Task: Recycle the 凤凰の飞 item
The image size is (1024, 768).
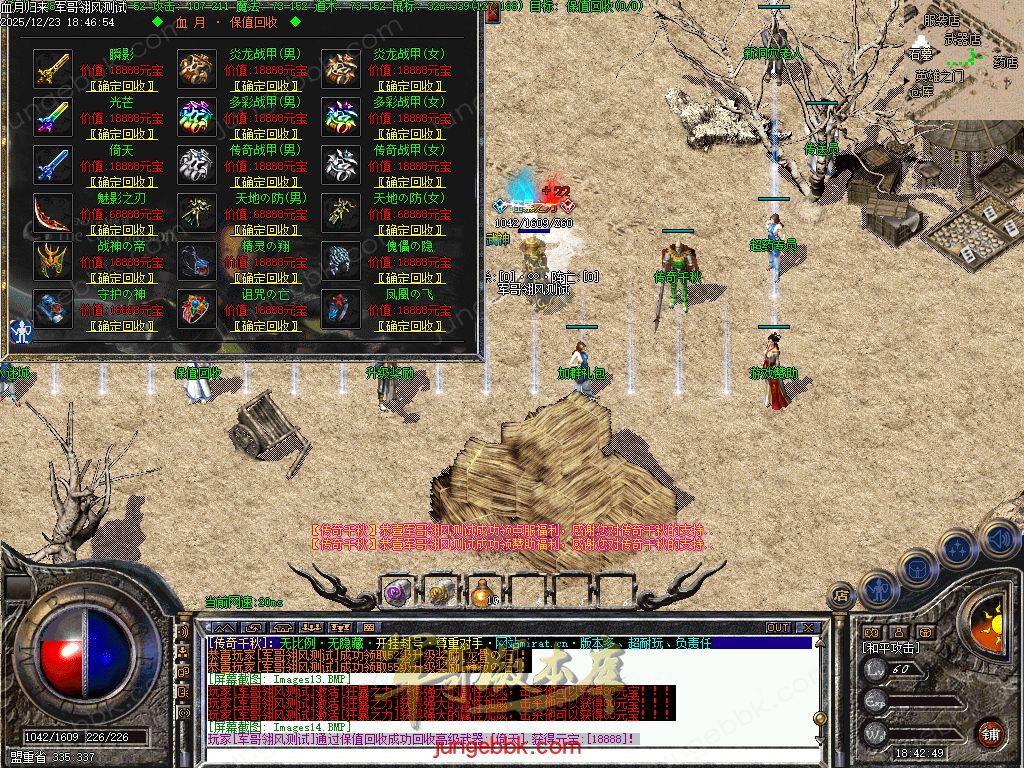Action: [409, 326]
